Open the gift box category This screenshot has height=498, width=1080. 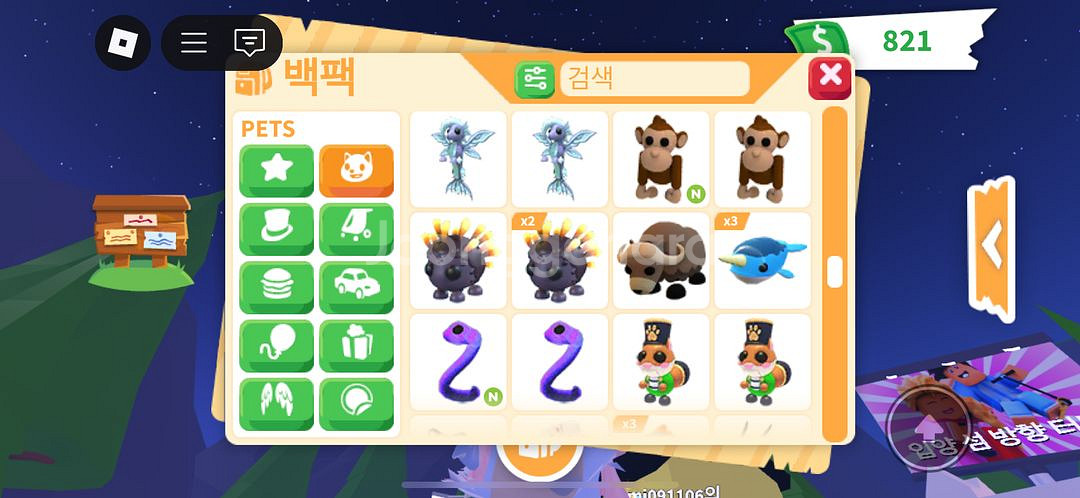356,346
